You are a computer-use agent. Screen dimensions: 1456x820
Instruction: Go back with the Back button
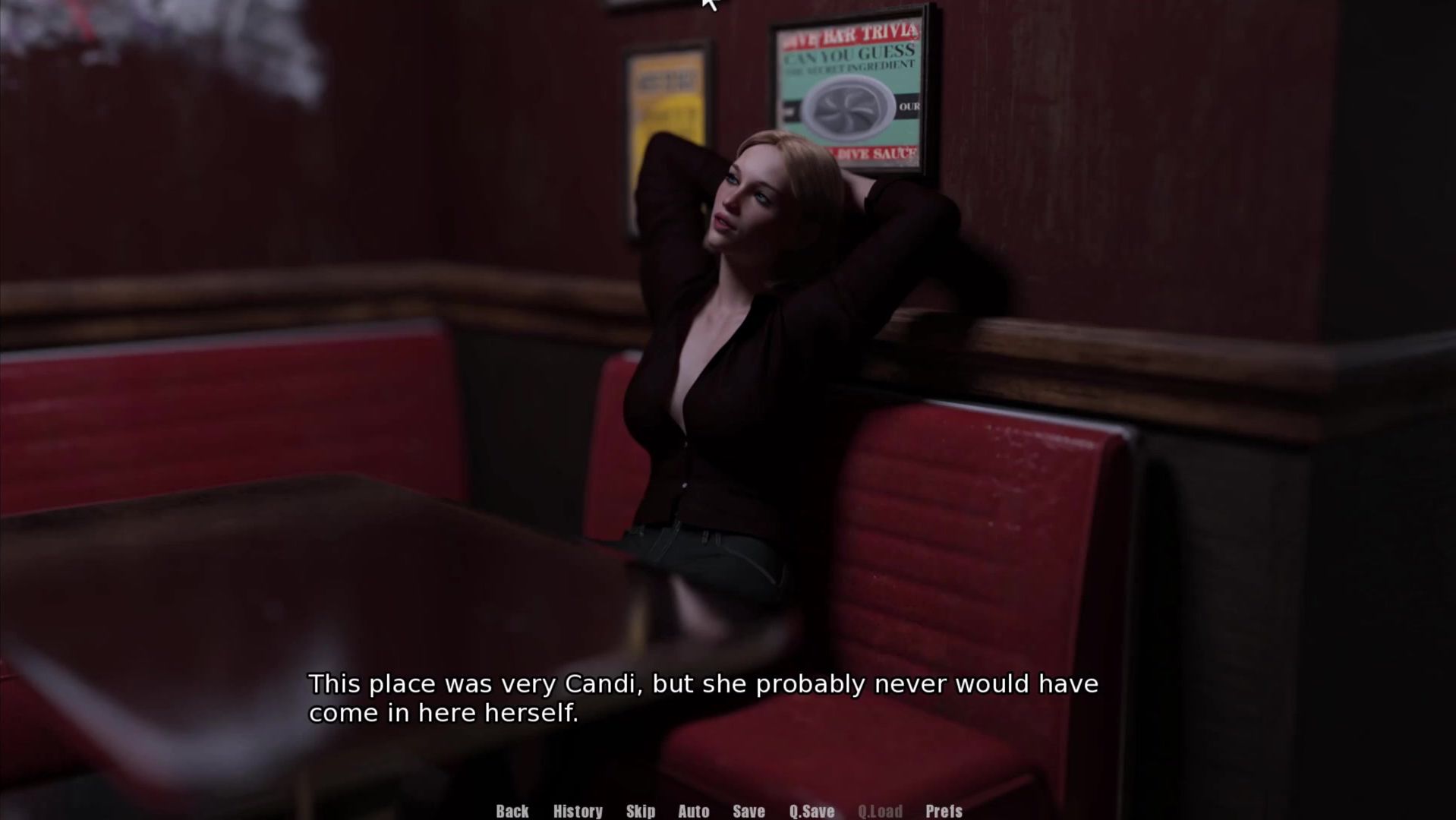[512, 811]
